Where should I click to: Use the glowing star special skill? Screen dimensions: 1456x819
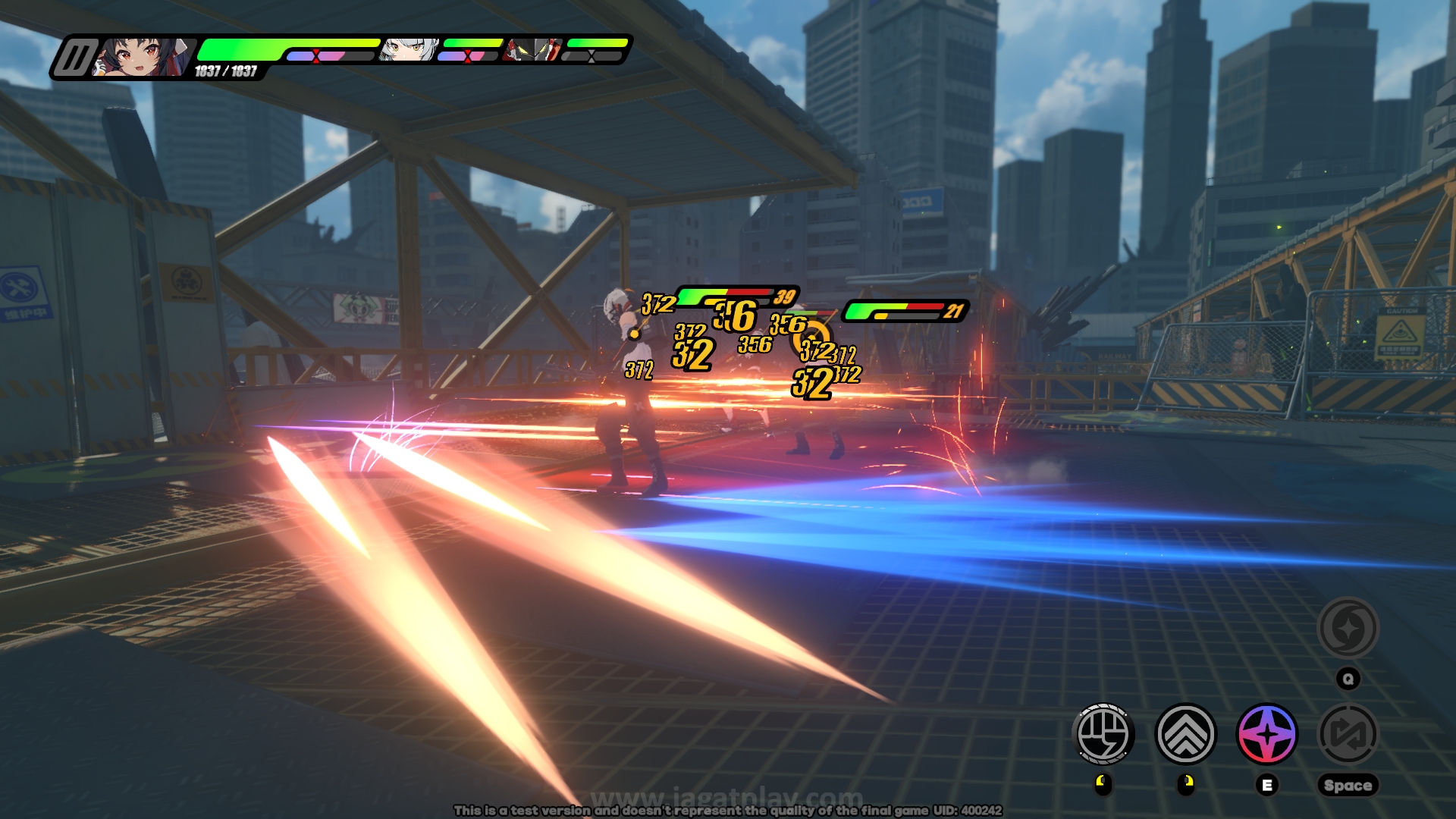point(1266,734)
